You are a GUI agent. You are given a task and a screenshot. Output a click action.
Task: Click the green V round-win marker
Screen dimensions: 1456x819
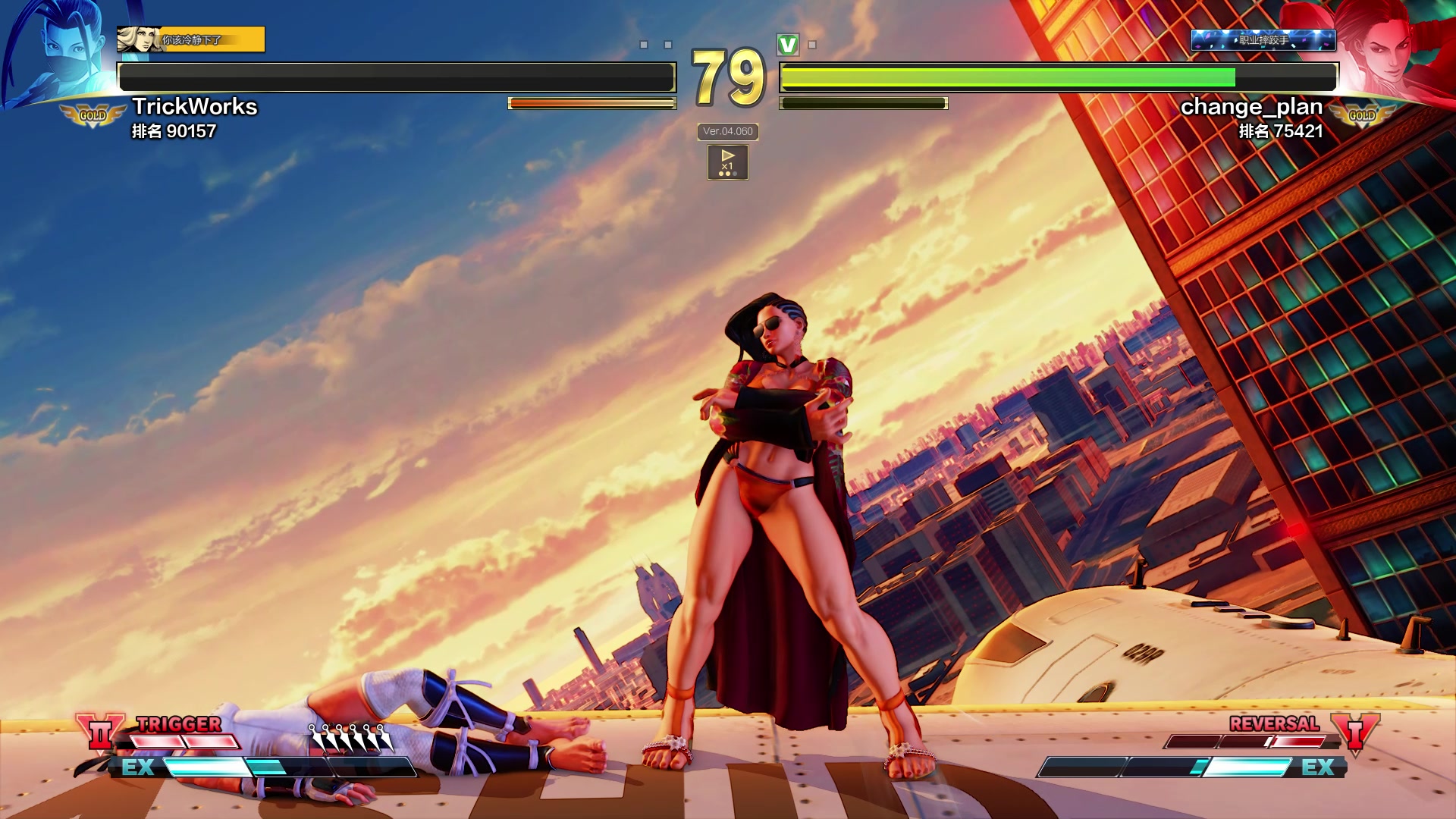pos(788,45)
